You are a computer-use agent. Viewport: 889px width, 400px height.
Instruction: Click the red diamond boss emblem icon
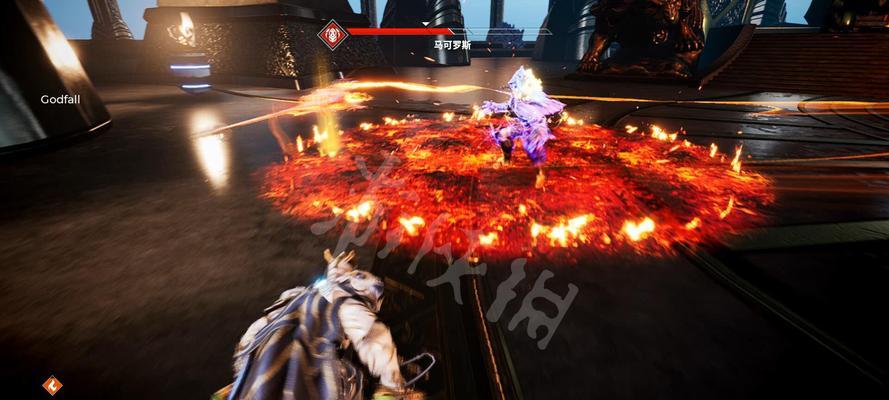tap(331, 34)
